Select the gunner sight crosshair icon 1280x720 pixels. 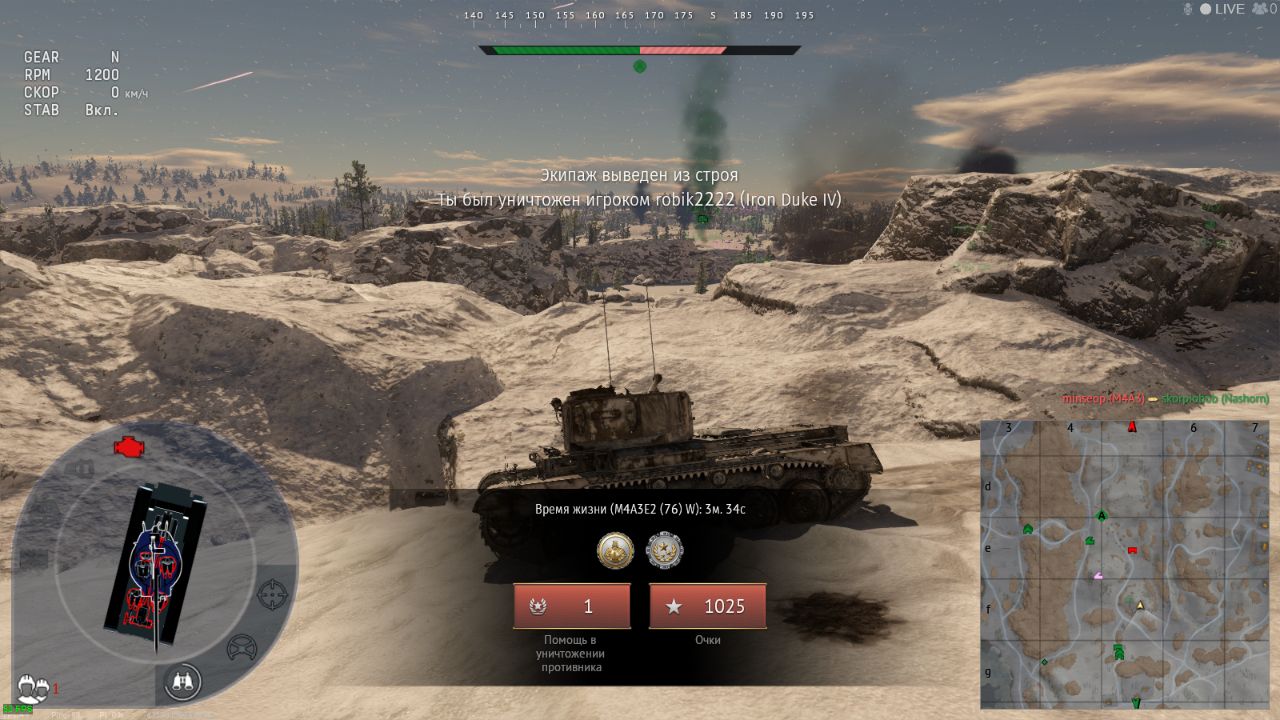point(272,595)
